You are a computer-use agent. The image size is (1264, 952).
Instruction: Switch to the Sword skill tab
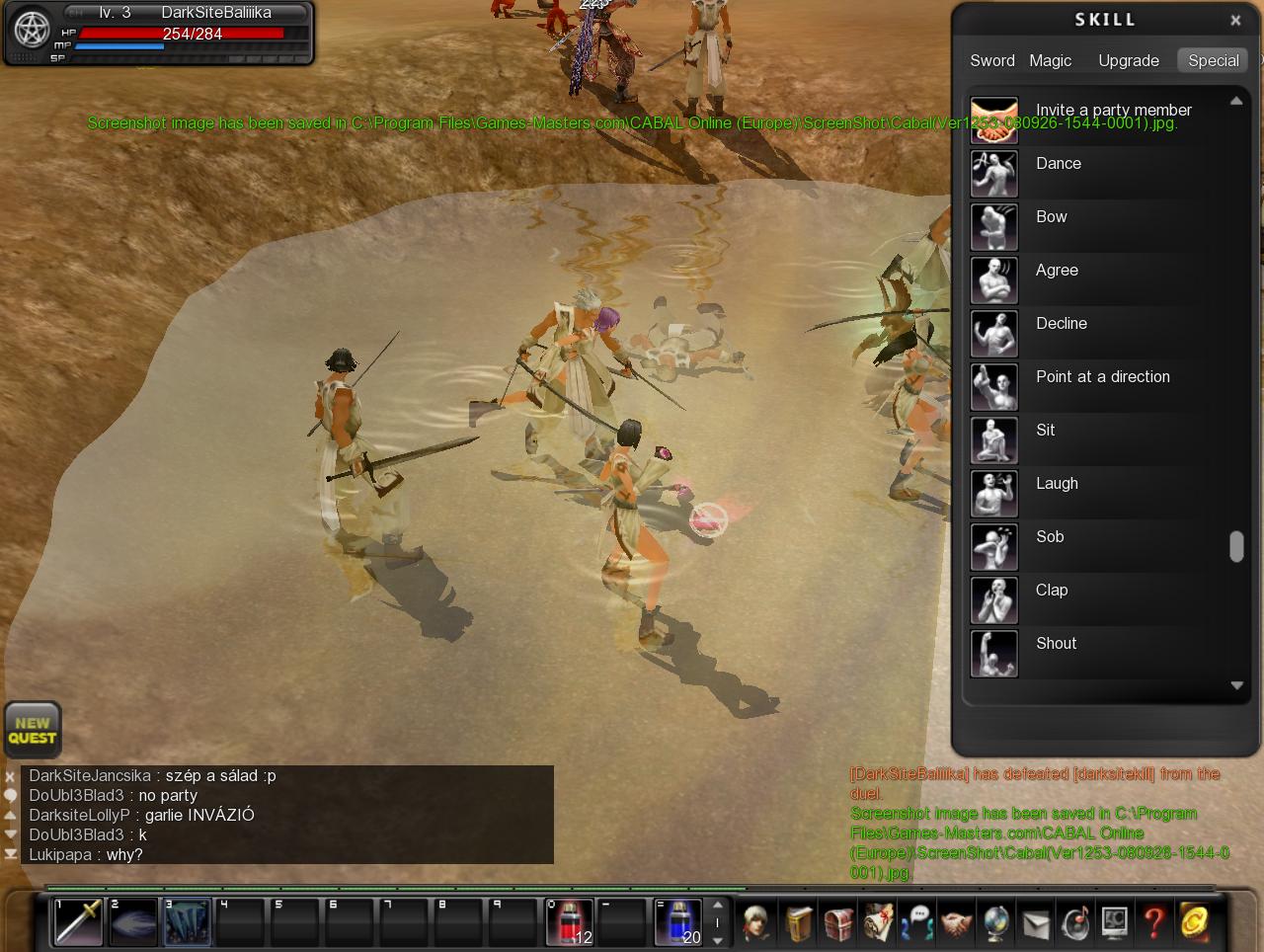click(991, 60)
